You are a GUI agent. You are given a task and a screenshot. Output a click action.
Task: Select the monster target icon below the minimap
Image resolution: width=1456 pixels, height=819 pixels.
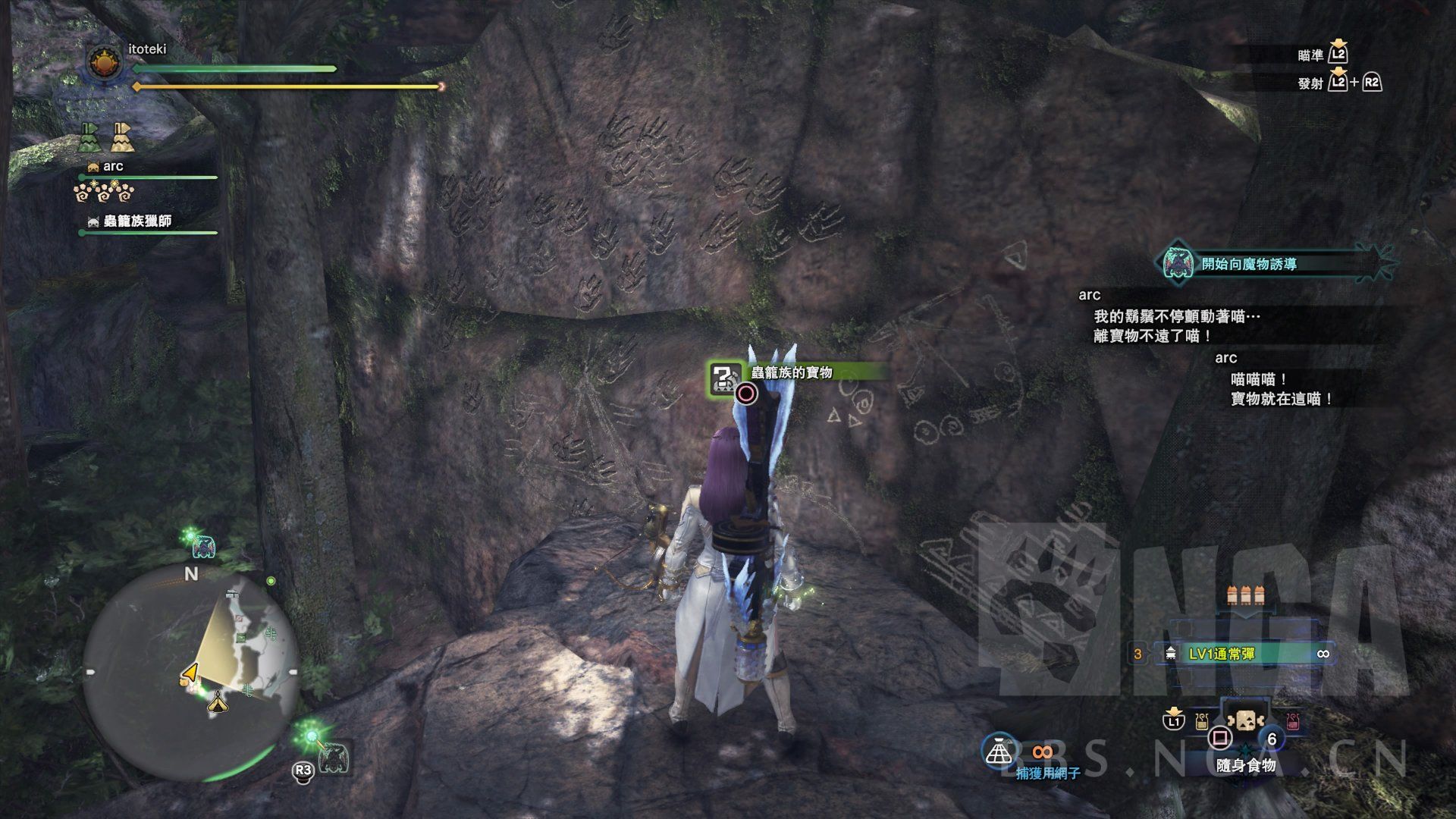(x=333, y=756)
